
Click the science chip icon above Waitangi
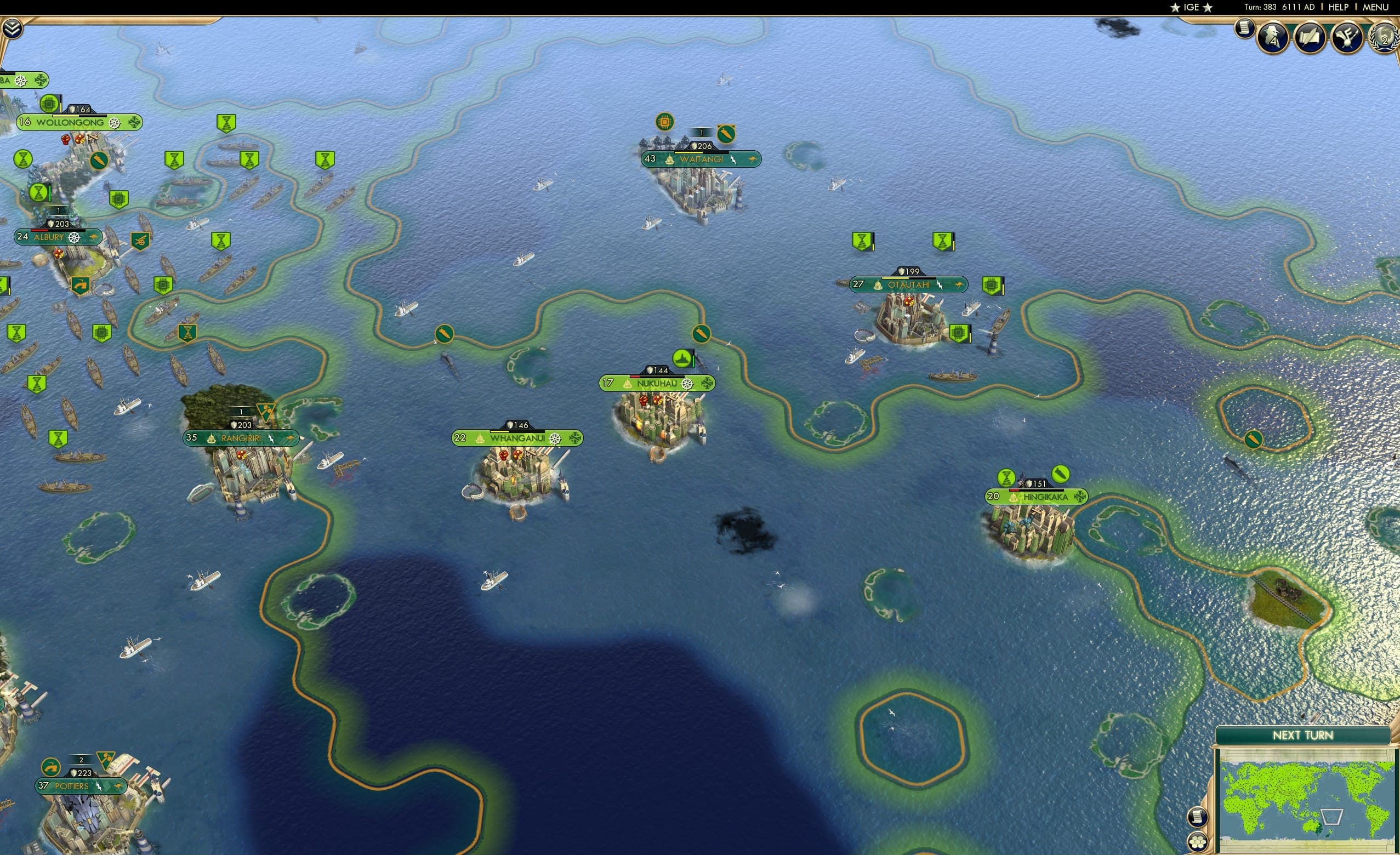tap(664, 122)
